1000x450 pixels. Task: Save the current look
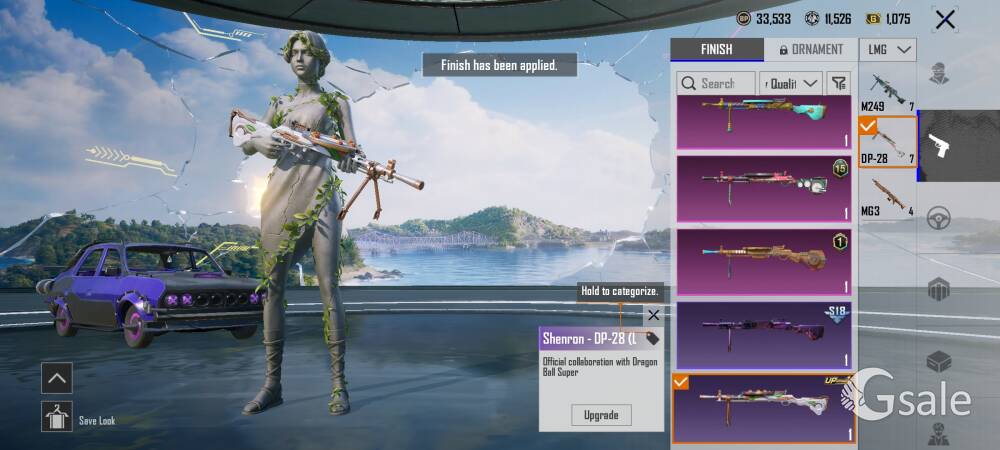57,416
